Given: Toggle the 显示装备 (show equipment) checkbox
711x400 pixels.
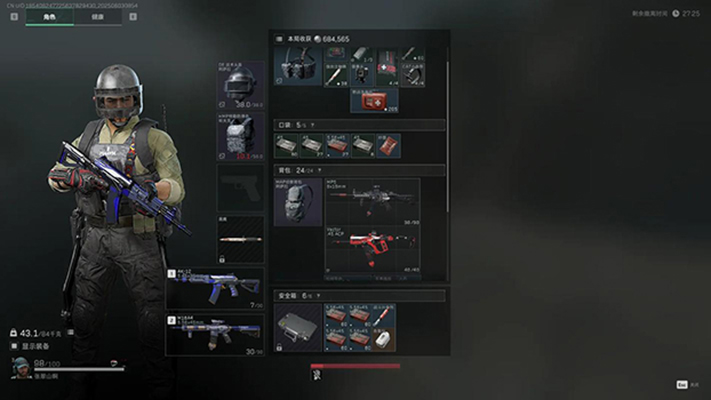Looking at the screenshot, I should point(15,345).
